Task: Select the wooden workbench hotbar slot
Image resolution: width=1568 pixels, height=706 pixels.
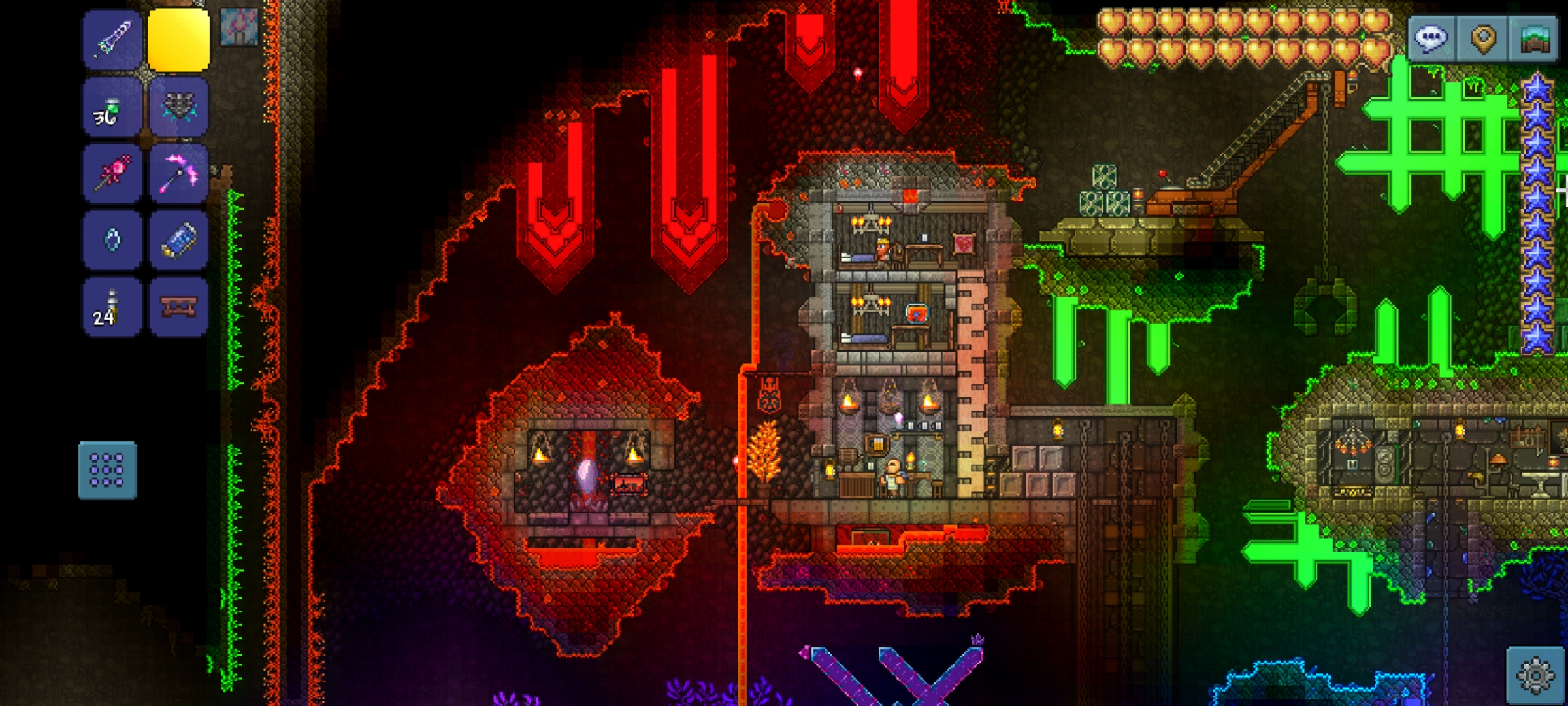Action: coord(178,307)
